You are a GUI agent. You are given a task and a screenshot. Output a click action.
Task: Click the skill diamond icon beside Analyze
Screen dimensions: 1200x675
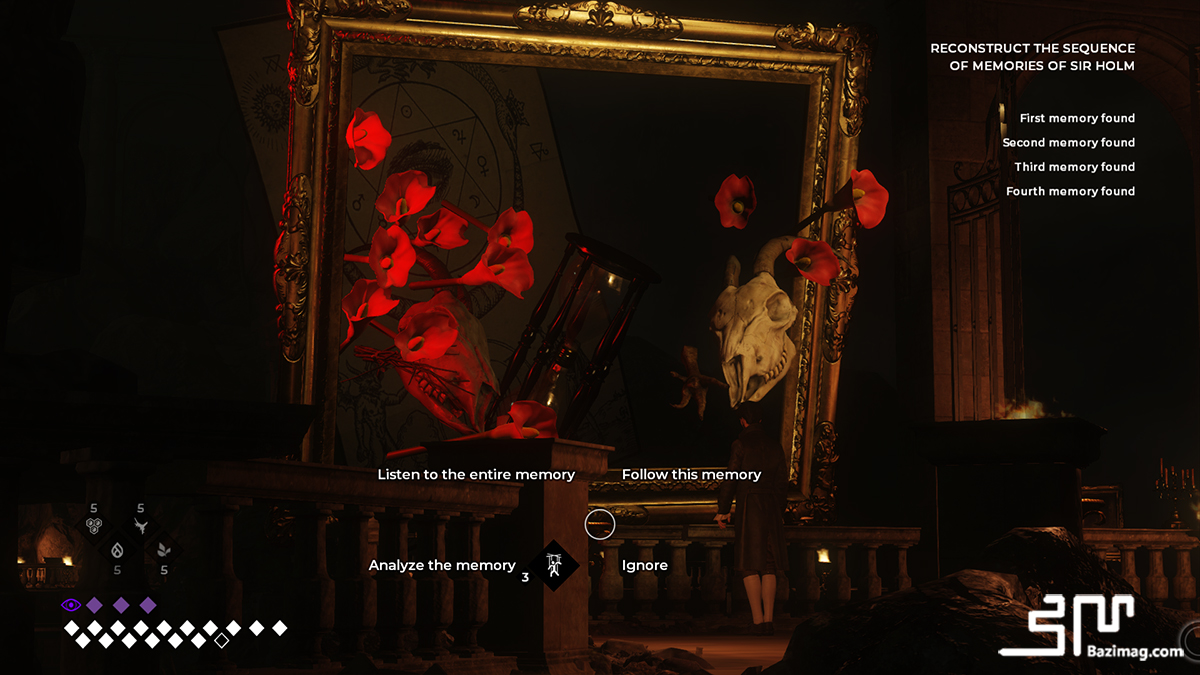tap(554, 565)
